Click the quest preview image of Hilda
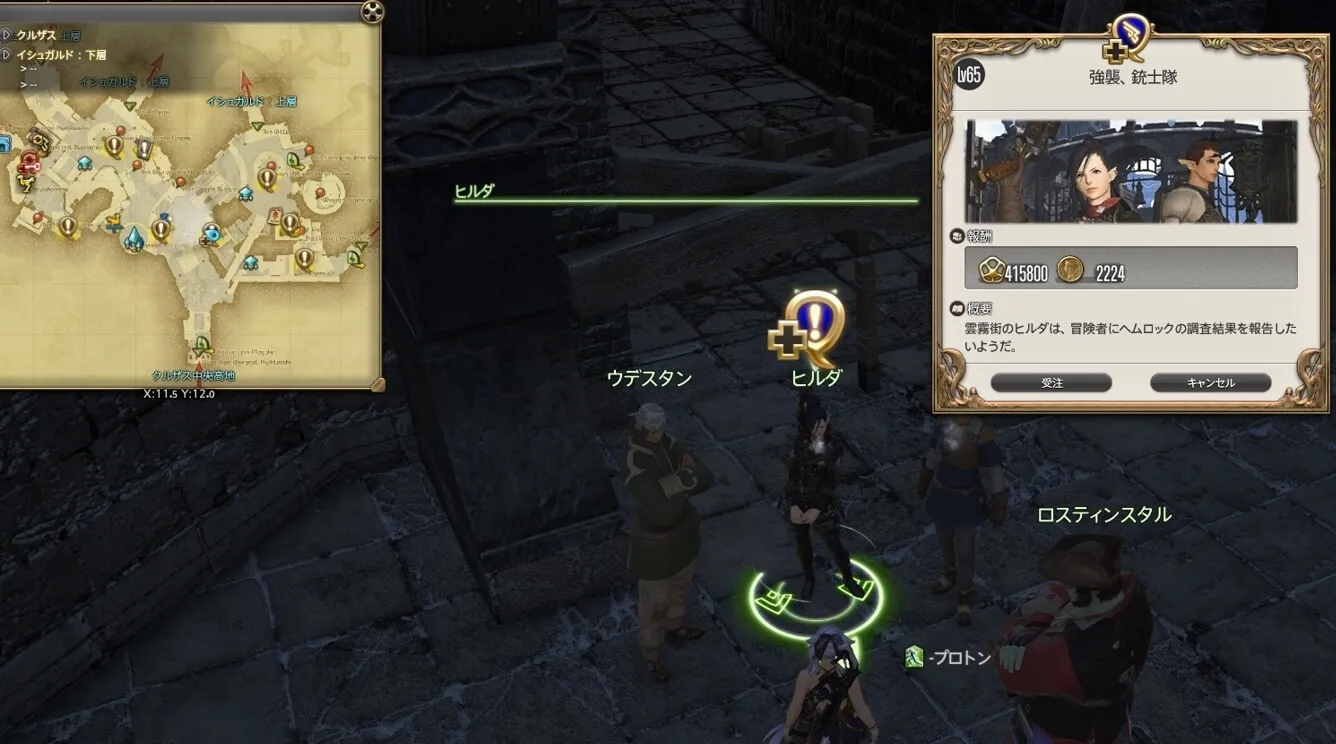This screenshot has height=744, width=1336. point(1130,171)
